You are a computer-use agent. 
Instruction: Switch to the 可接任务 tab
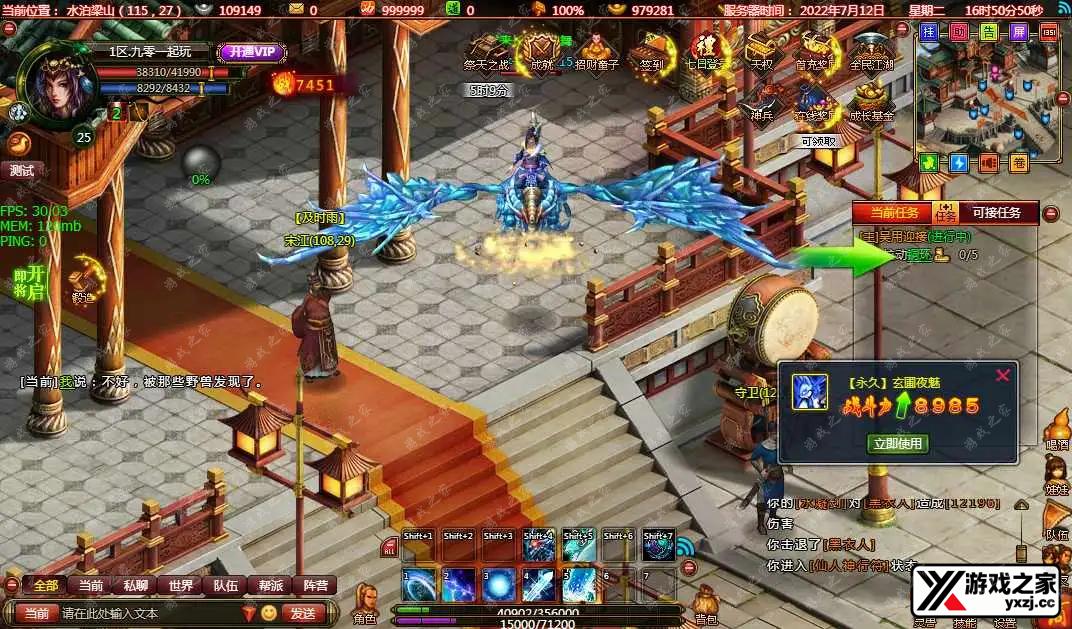[997, 212]
